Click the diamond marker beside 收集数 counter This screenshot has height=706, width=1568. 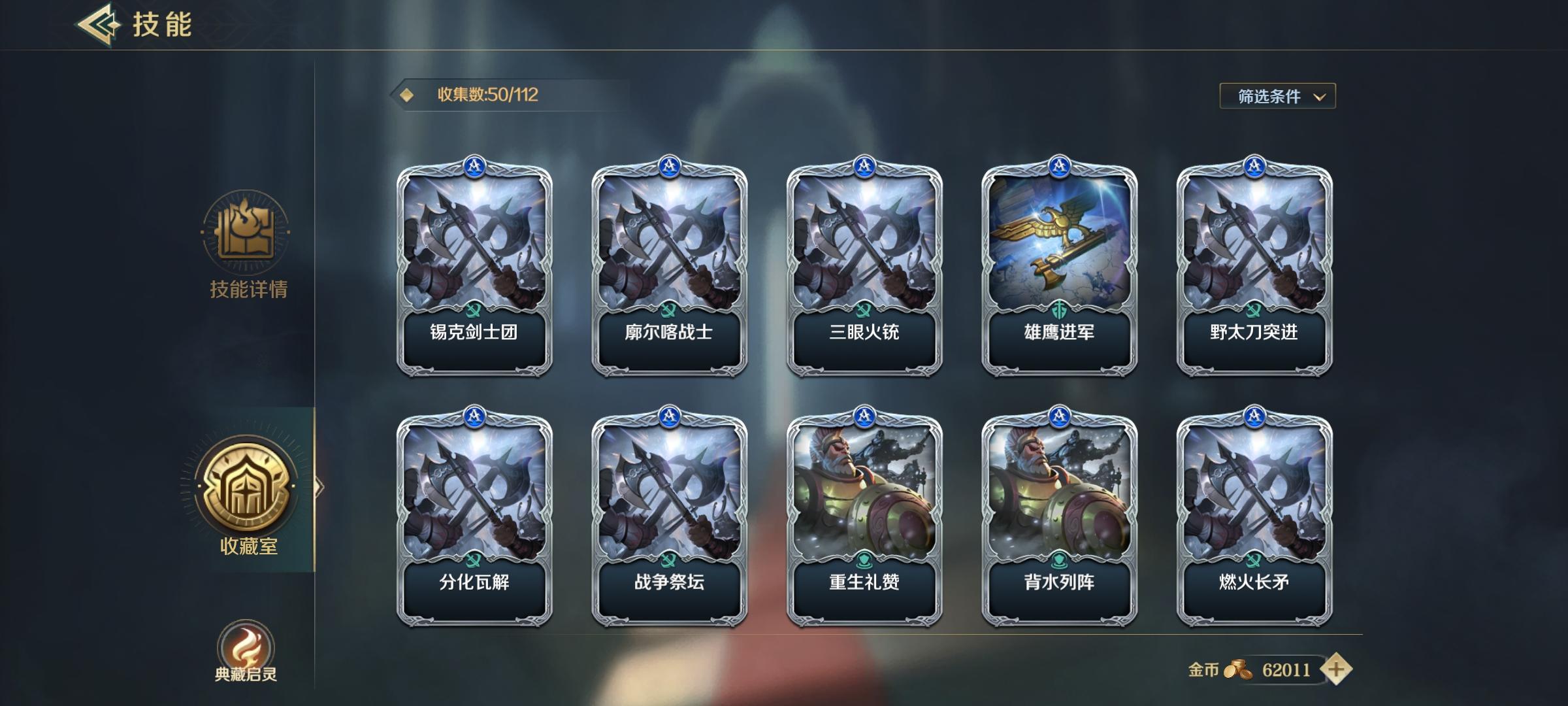(406, 94)
